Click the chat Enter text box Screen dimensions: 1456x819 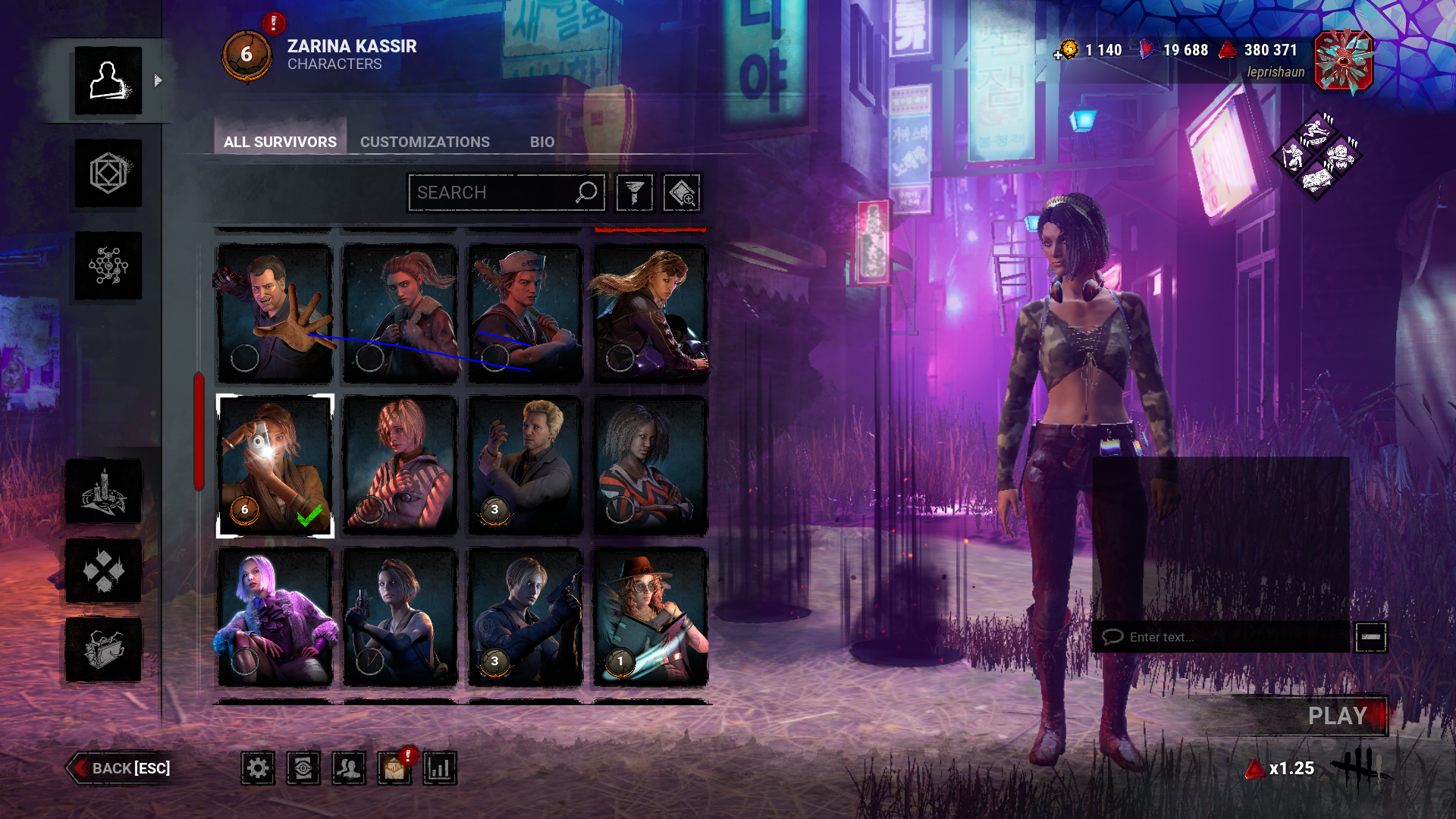[1221, 637]
